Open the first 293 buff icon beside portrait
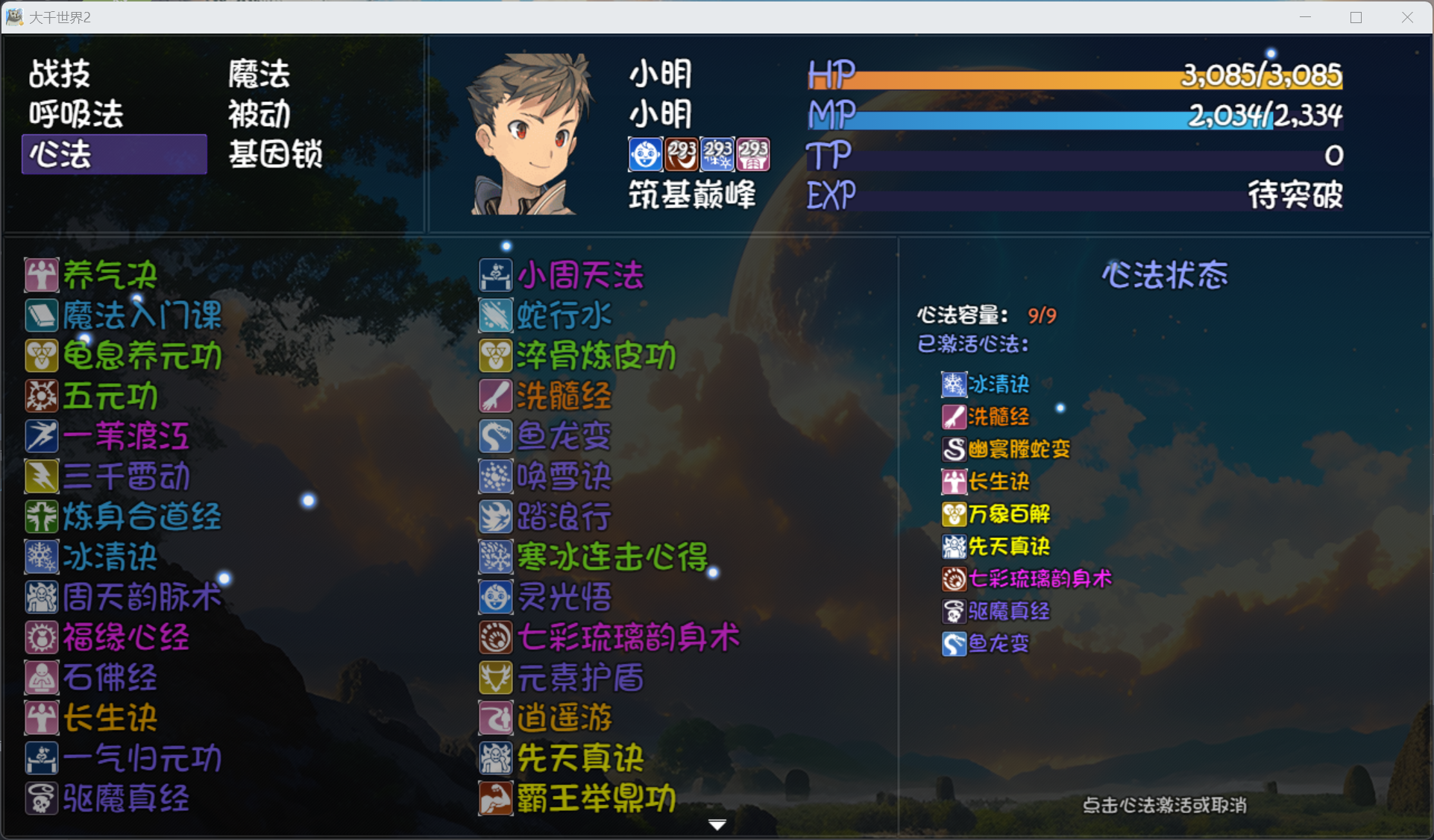This screenshot has height=840, width=1434. 682,154
